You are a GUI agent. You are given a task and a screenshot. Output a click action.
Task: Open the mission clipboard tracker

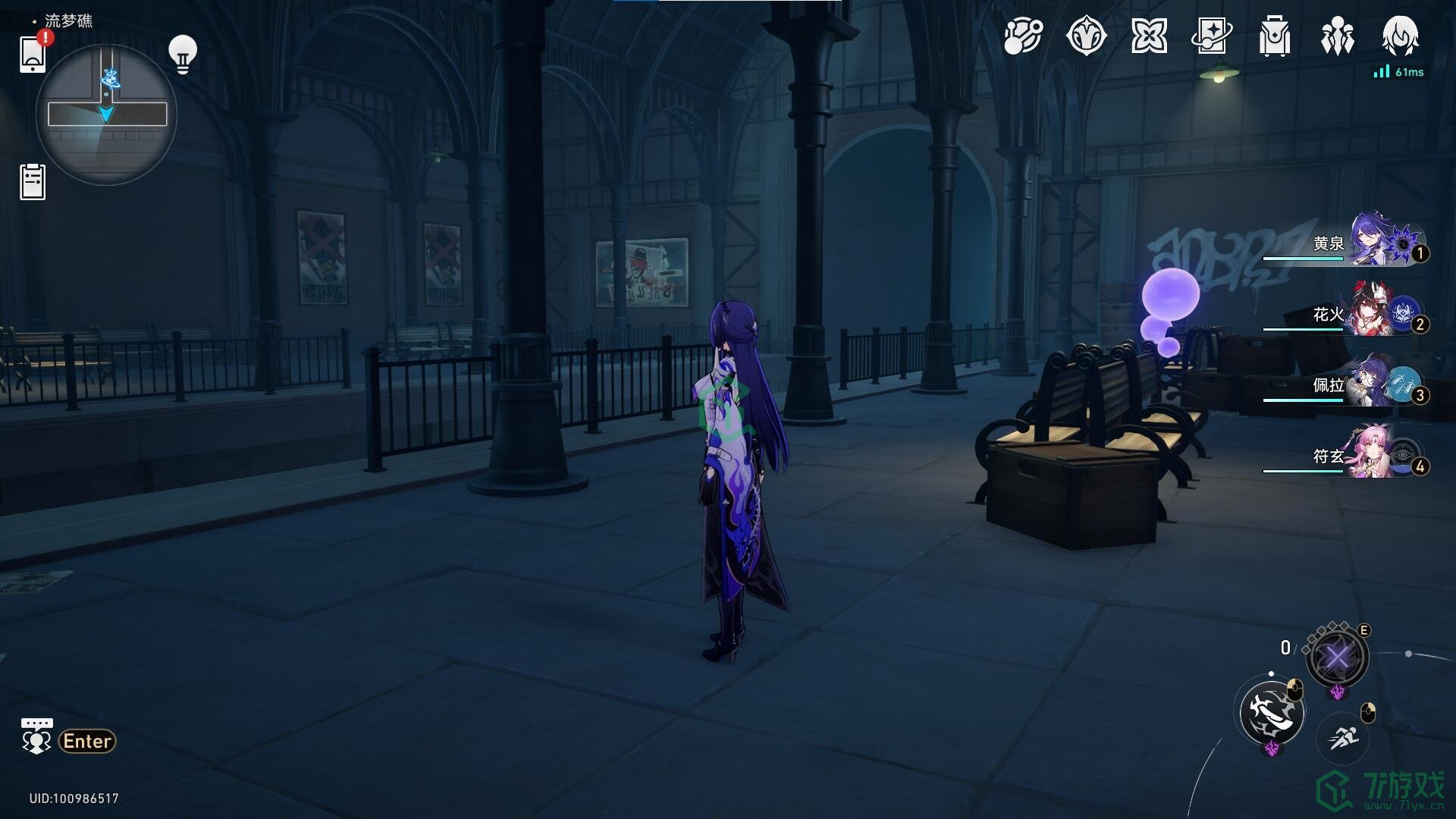33,182
